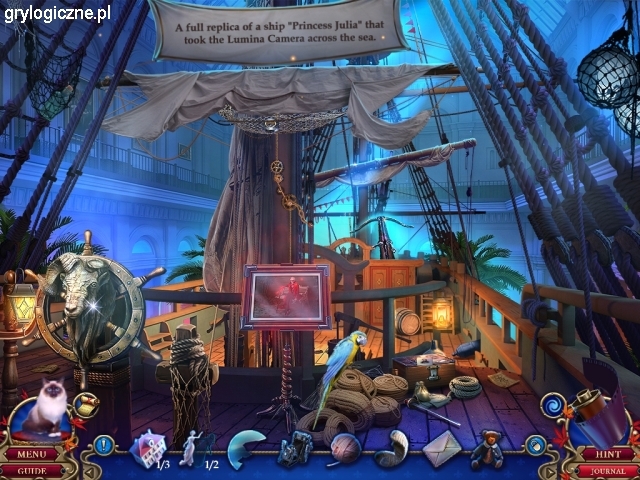Open the Journal

pos(607,470)
